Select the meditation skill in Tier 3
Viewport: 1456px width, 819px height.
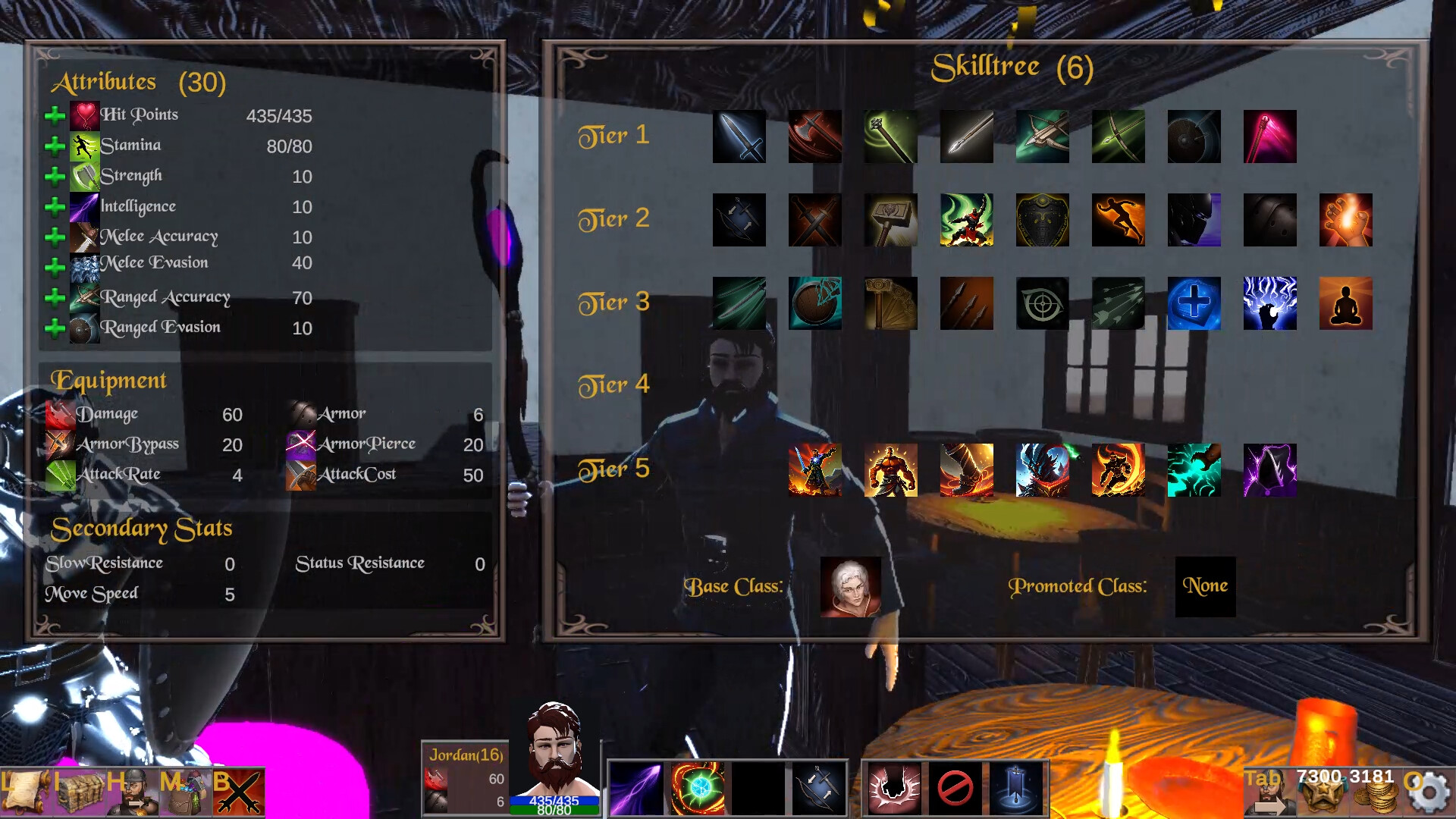[1346, 304]
